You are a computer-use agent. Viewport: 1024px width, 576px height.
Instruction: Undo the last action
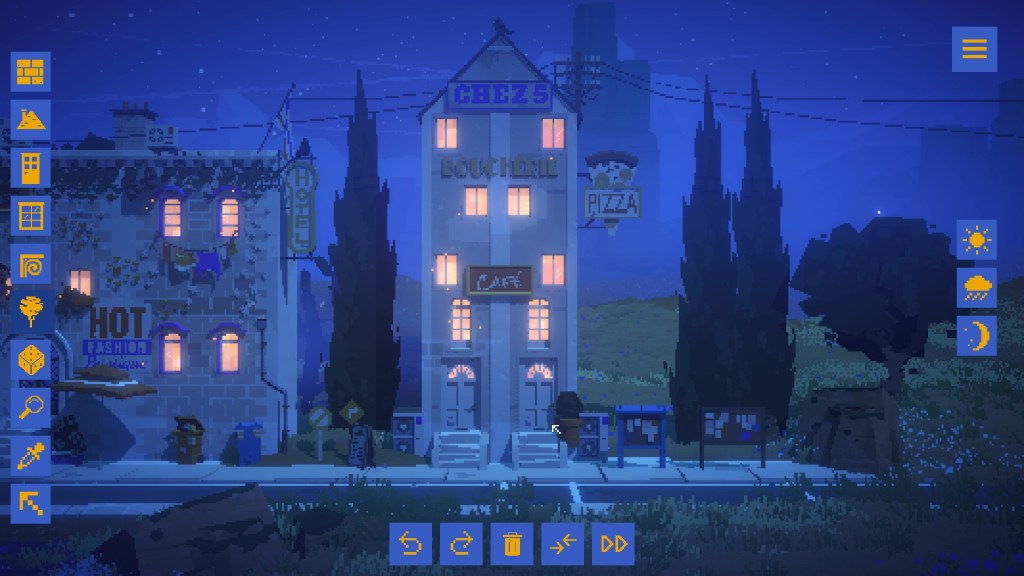point(410,543)
